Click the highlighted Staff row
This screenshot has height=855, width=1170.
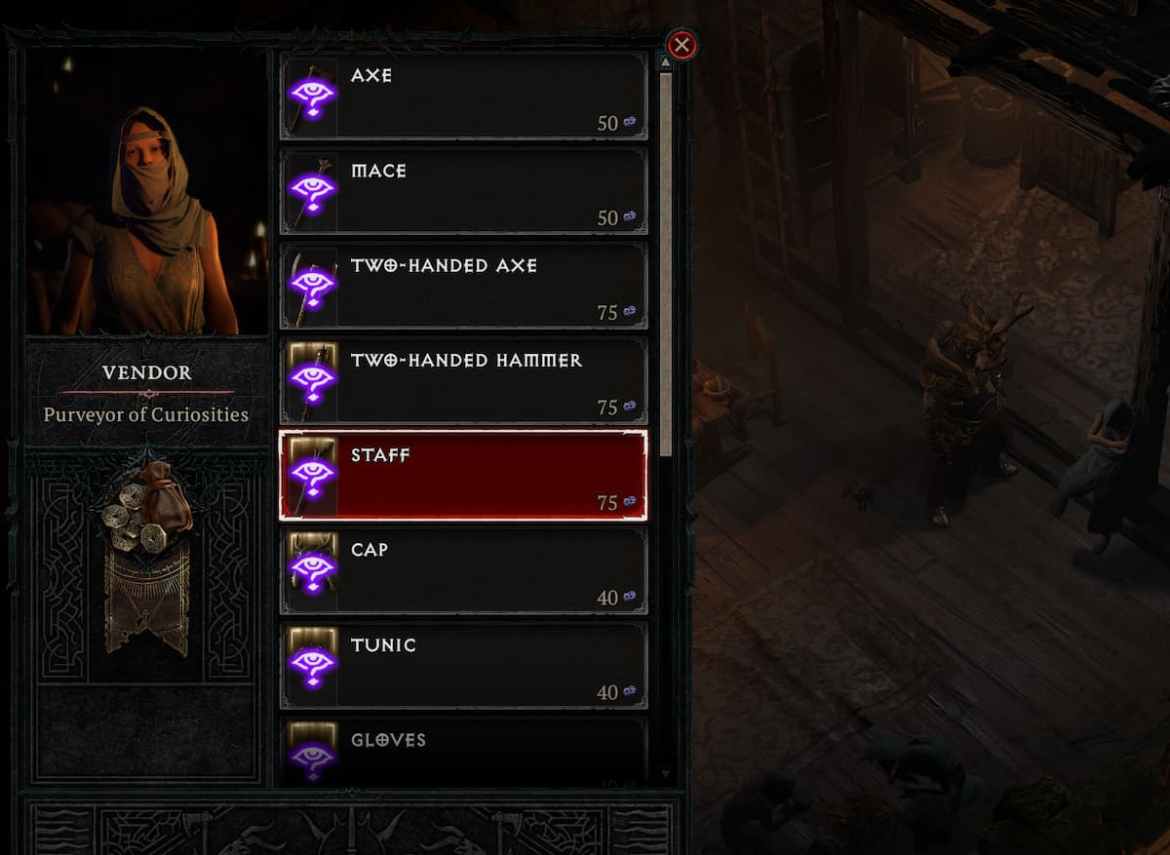[x=463, y=476]
